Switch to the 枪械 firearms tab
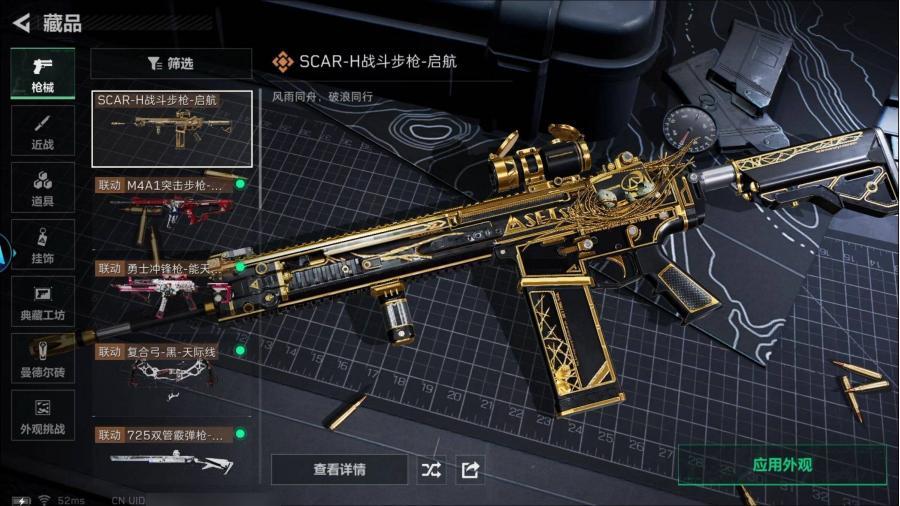Image resolution: width=900 pixels, height=506 pixels. click(x=43, y=73)
